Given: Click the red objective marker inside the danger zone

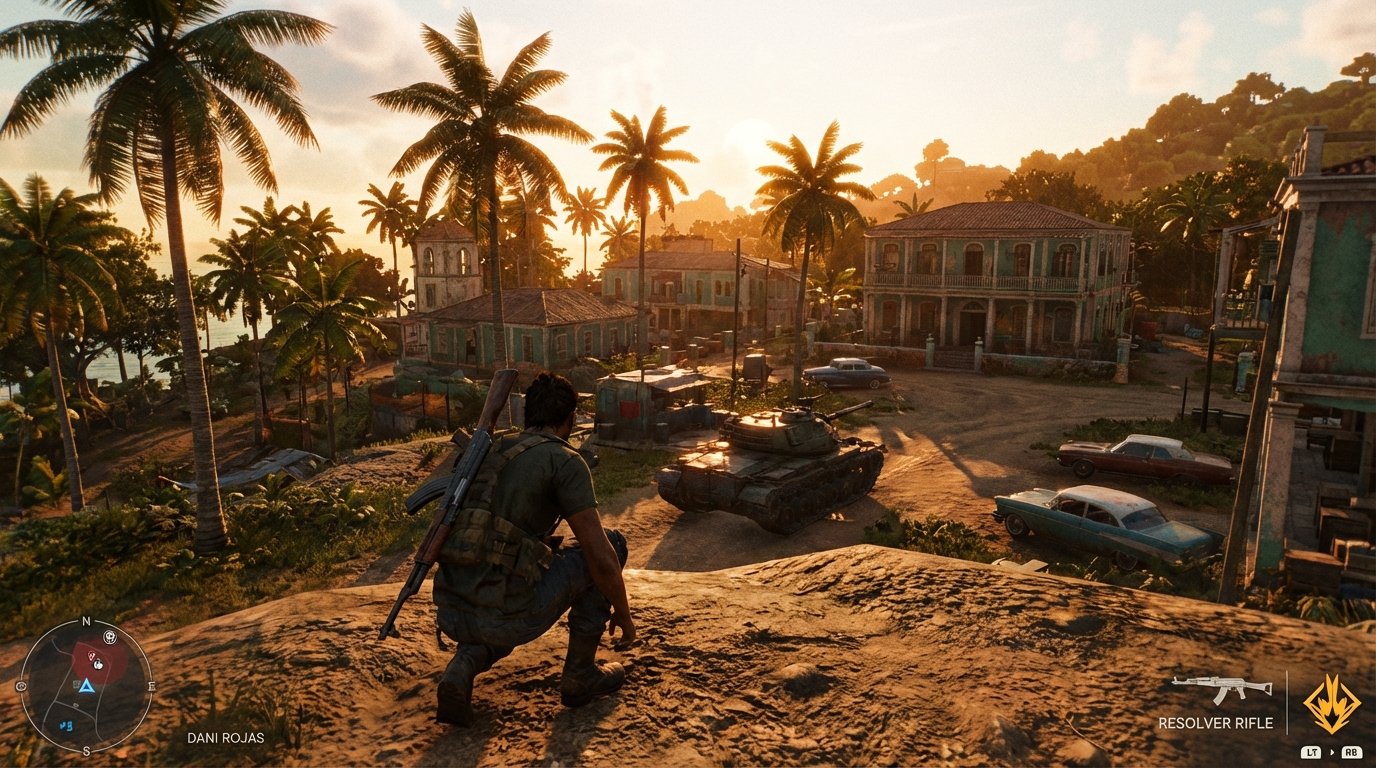Looking at the screenshot, I should pos(91,656).
